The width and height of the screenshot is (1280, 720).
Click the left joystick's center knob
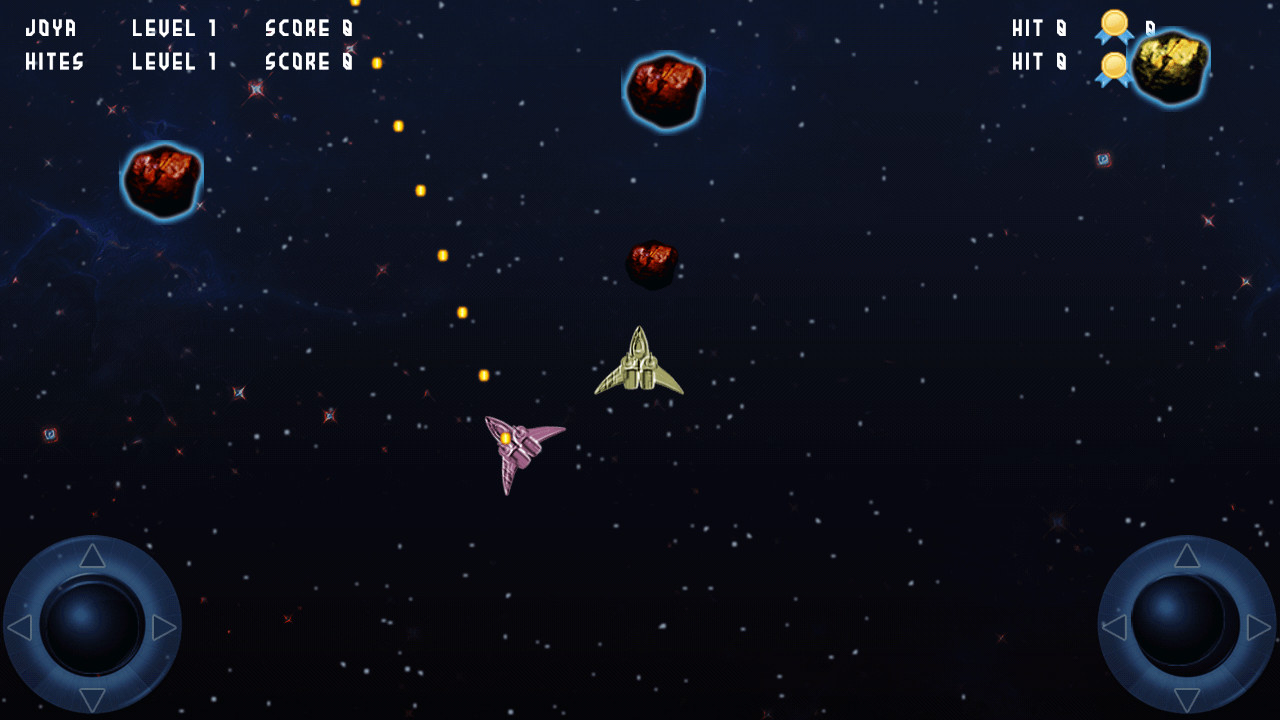[92, 628]
